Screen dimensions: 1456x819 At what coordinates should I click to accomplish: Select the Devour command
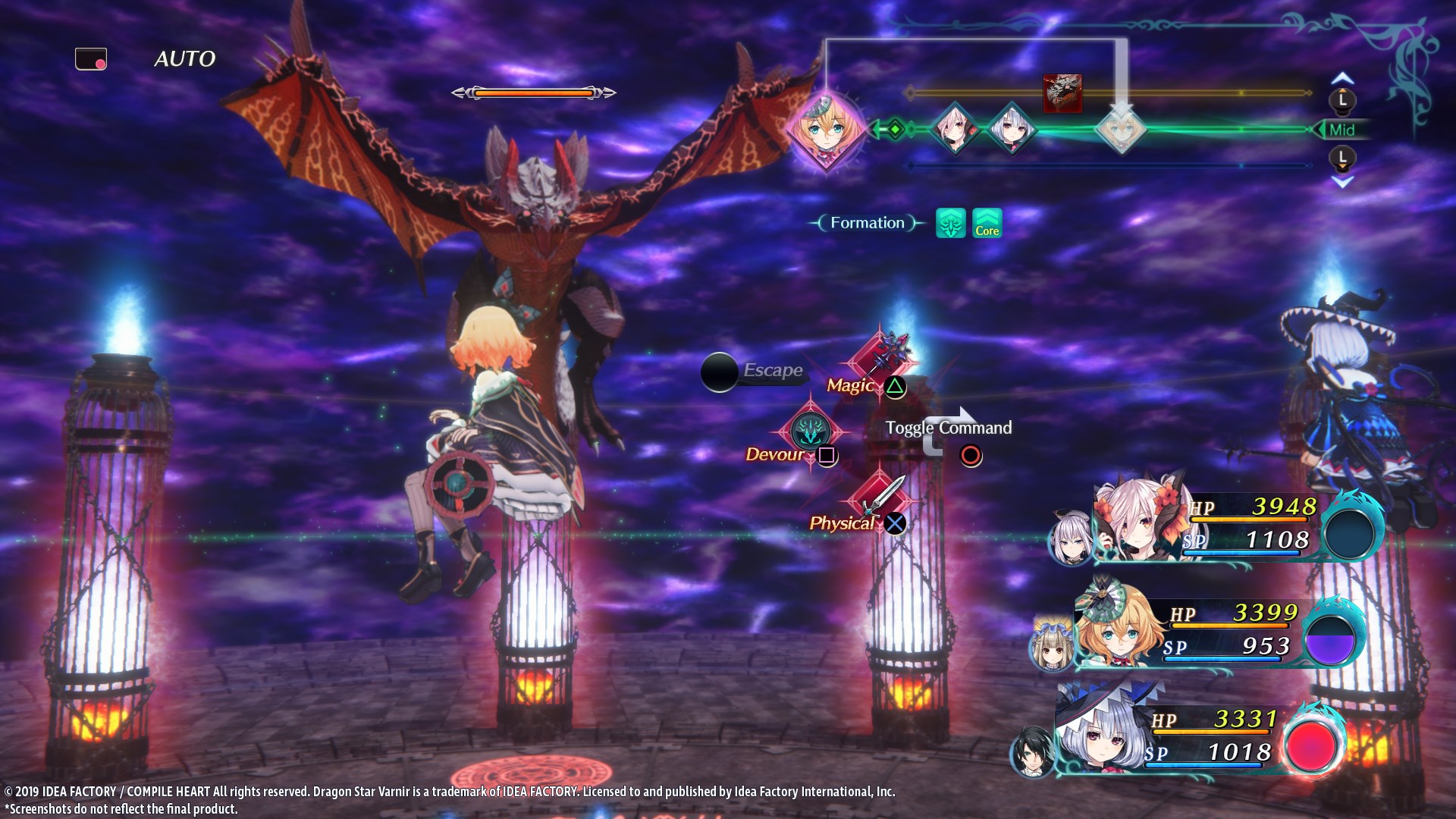click(x=810, y=432)
